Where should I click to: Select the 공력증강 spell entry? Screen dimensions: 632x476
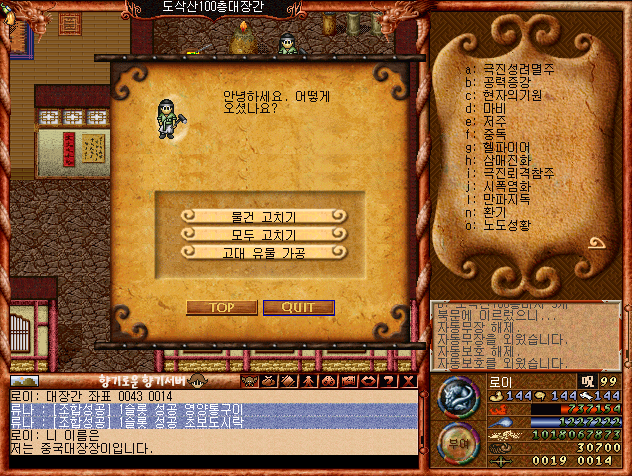click(506, 82)
